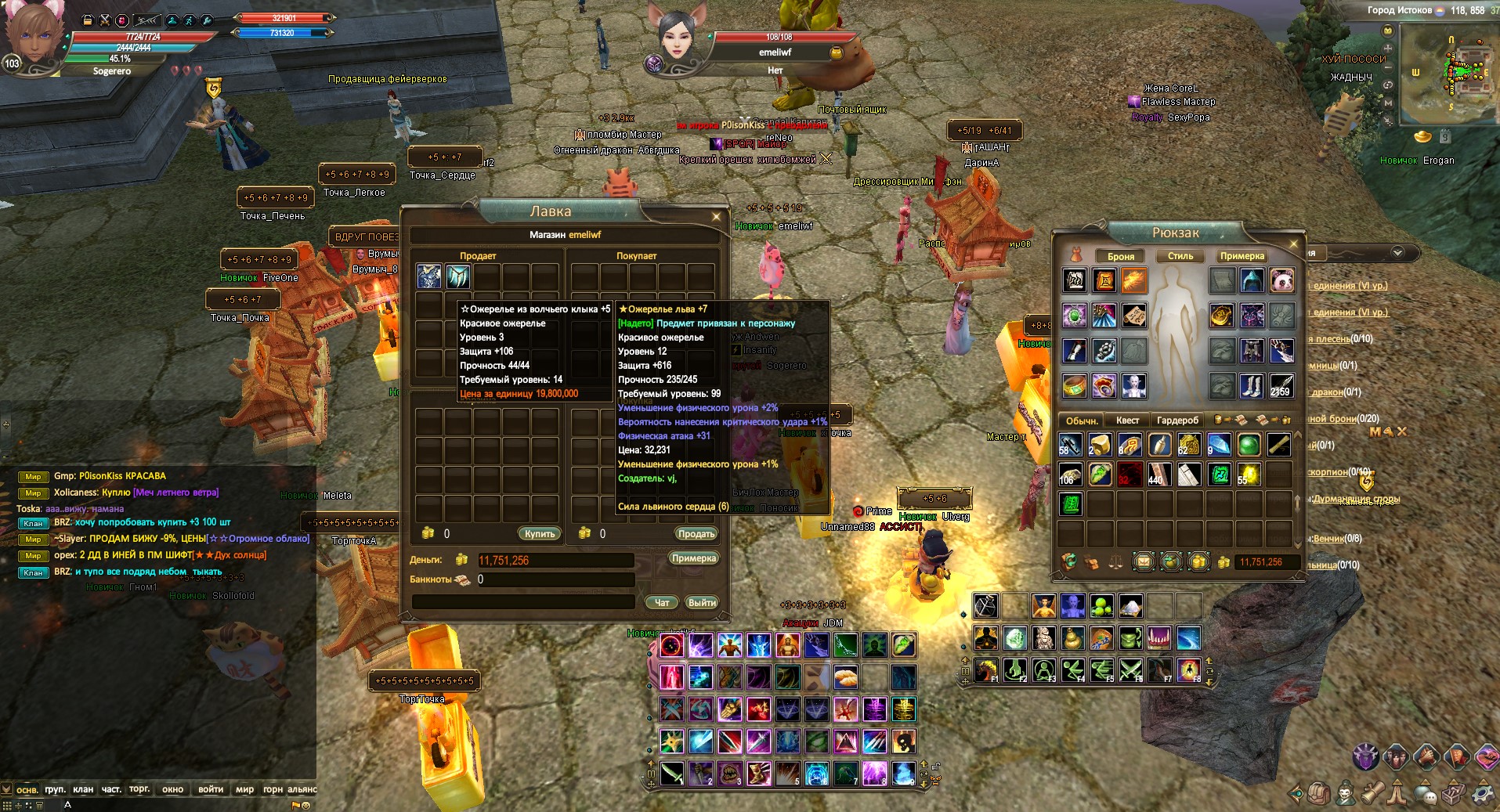Click the Купить button in the shop
This screenshot has height=812, width=1500.
540,533
